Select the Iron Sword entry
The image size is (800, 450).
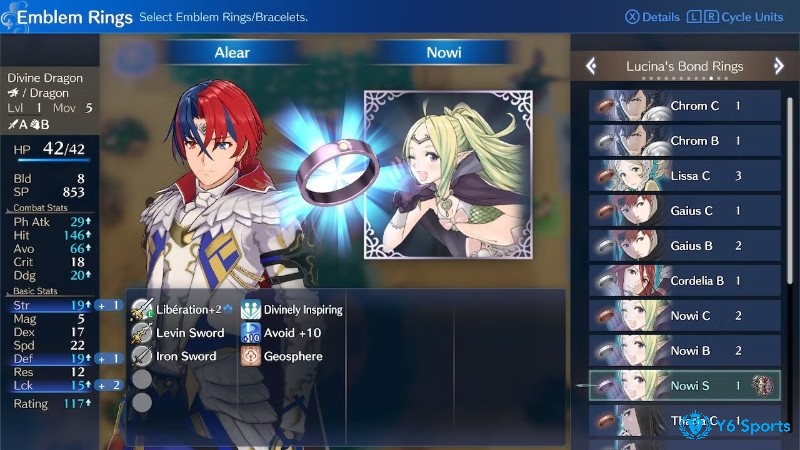pyautogui.click(x=176, y=356)
